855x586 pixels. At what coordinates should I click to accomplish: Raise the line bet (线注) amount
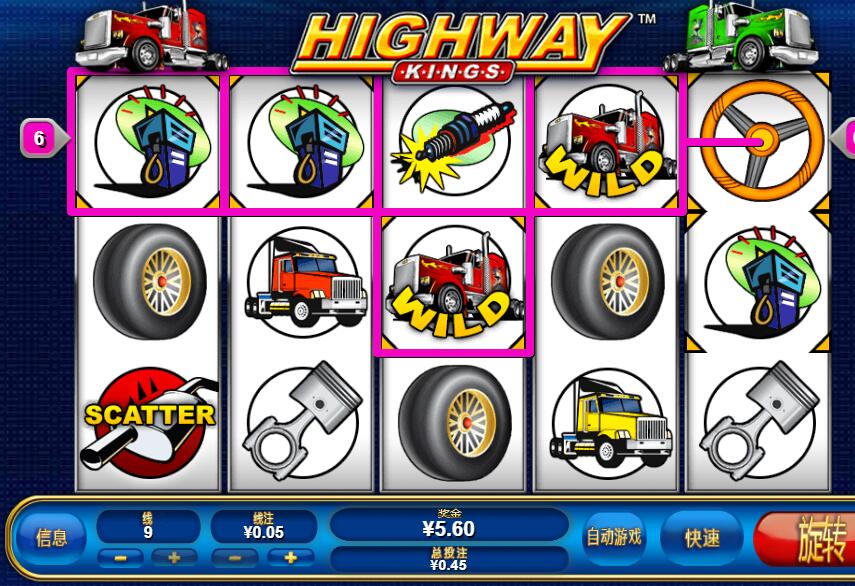(291, 558)
